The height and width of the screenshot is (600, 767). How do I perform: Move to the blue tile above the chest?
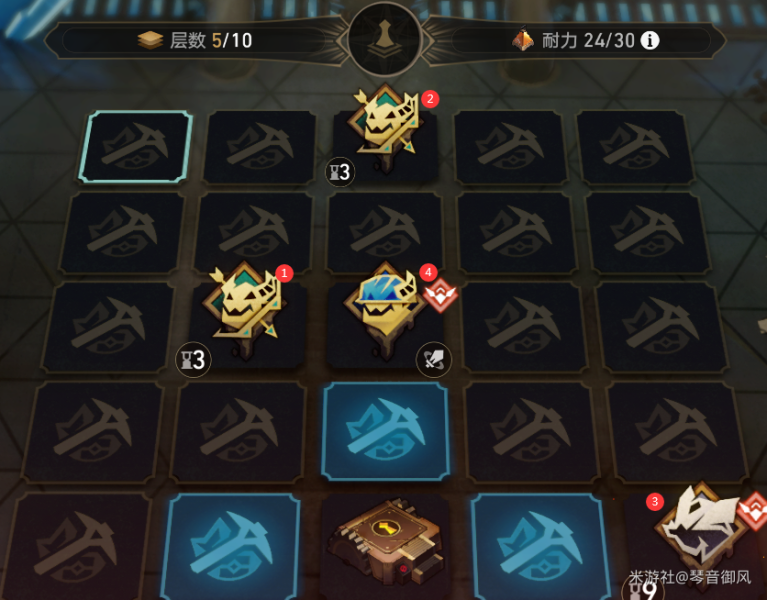tap(385, 429)
